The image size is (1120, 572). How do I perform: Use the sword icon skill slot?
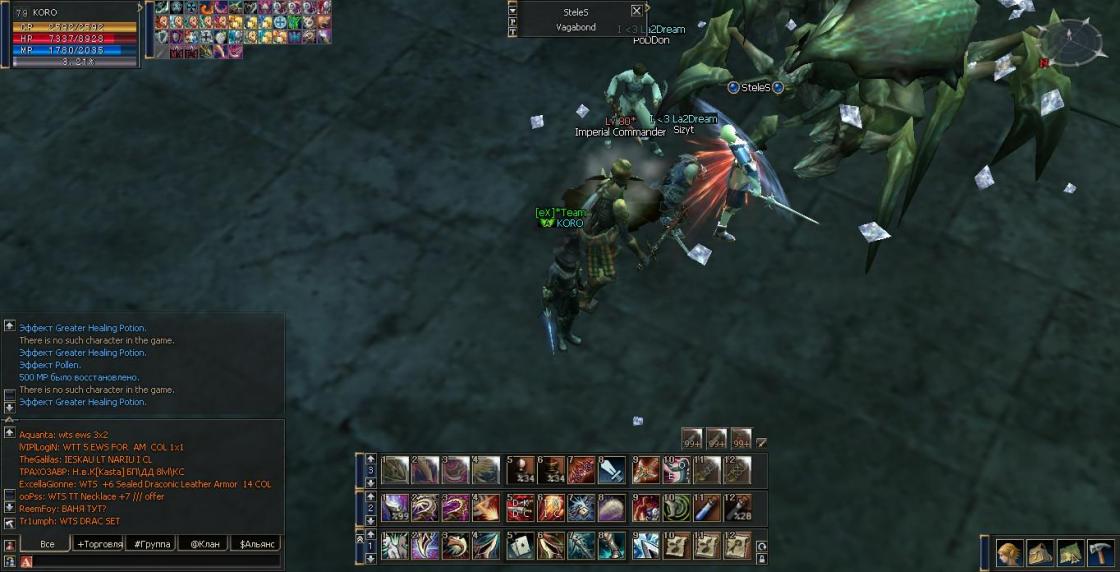coord(613,470)
